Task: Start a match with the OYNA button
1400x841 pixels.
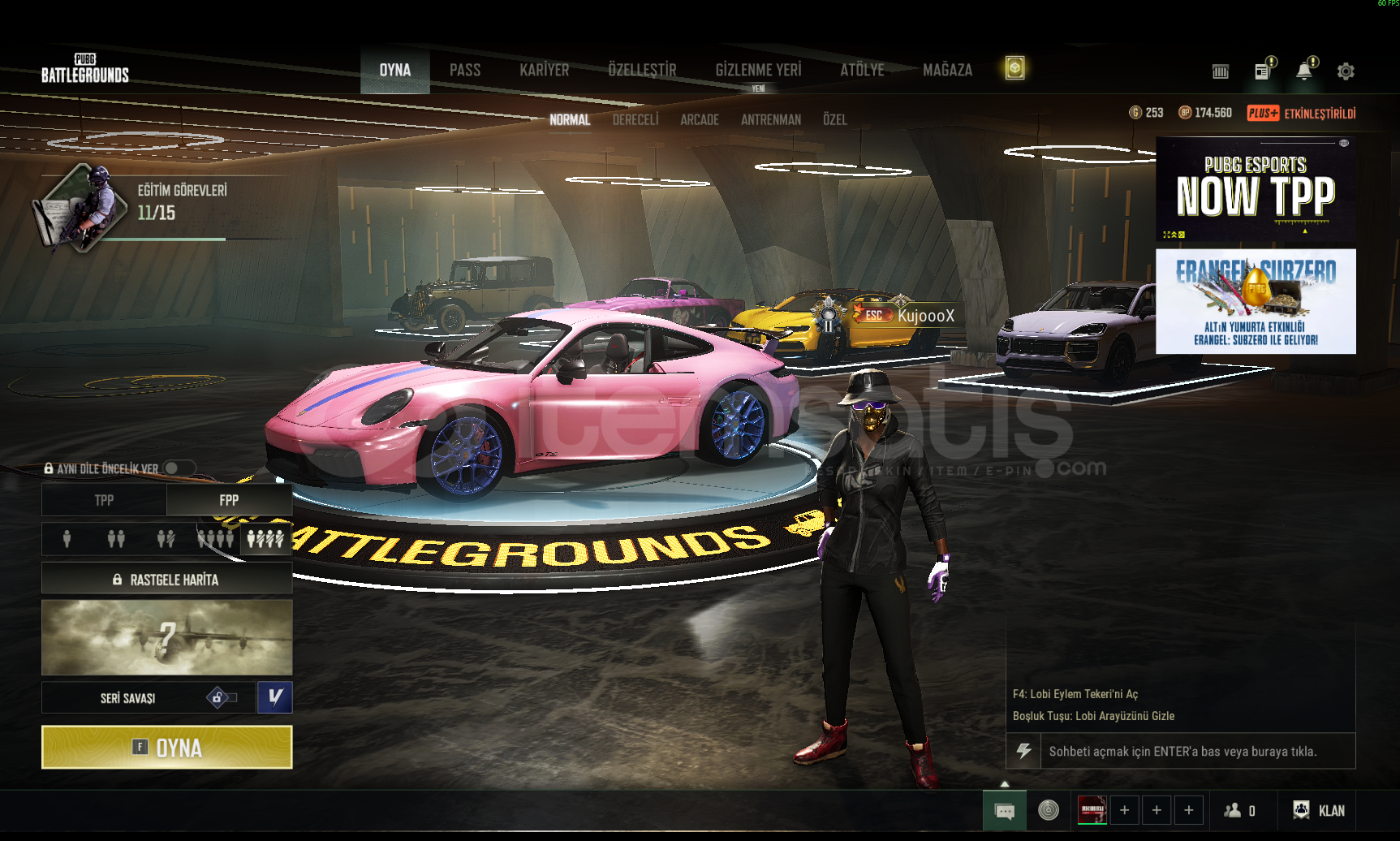Action: click(166, 747)
